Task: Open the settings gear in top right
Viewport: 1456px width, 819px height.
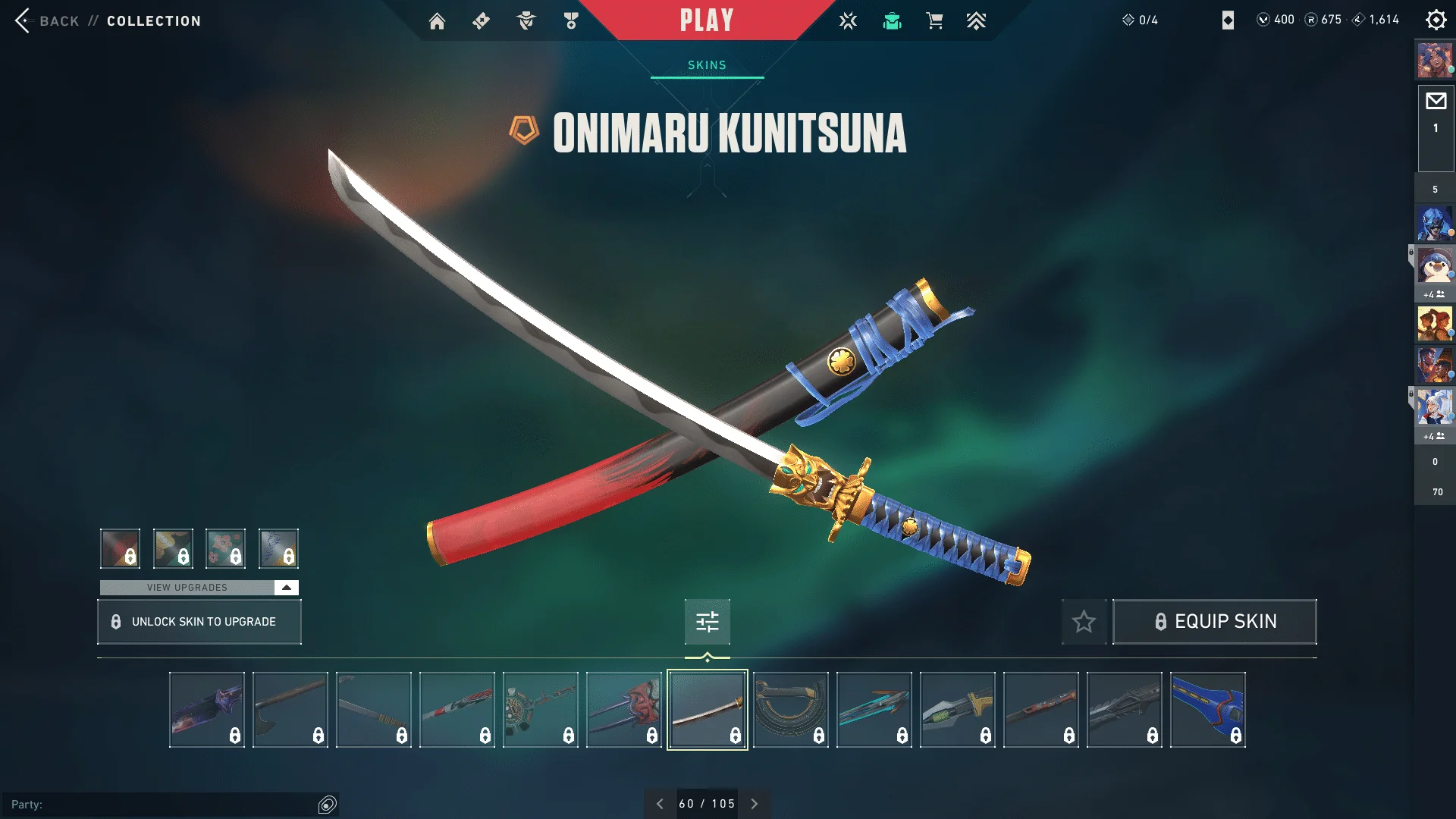Action: [1436, 20]
